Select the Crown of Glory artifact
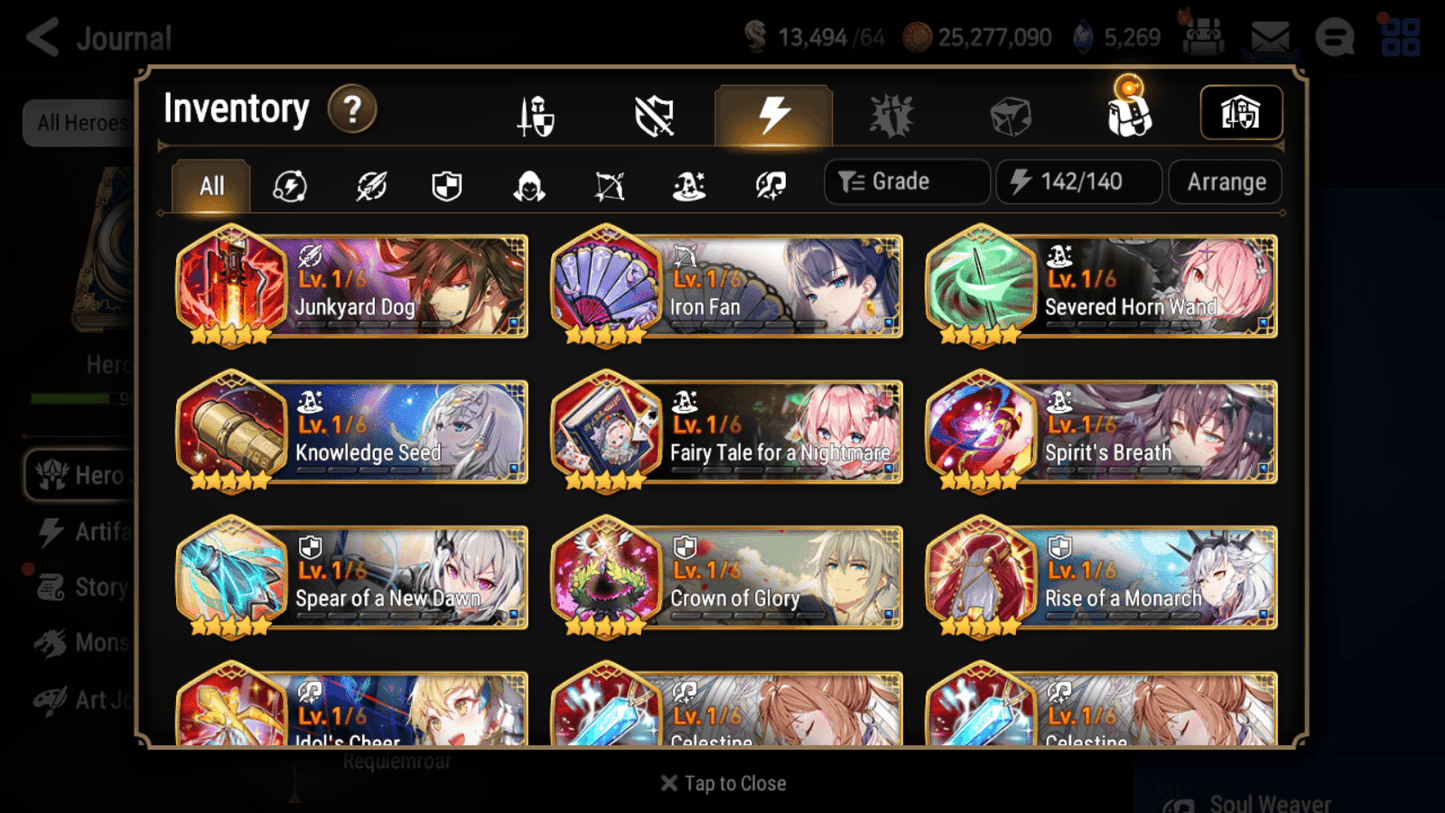 pos(727,578)
